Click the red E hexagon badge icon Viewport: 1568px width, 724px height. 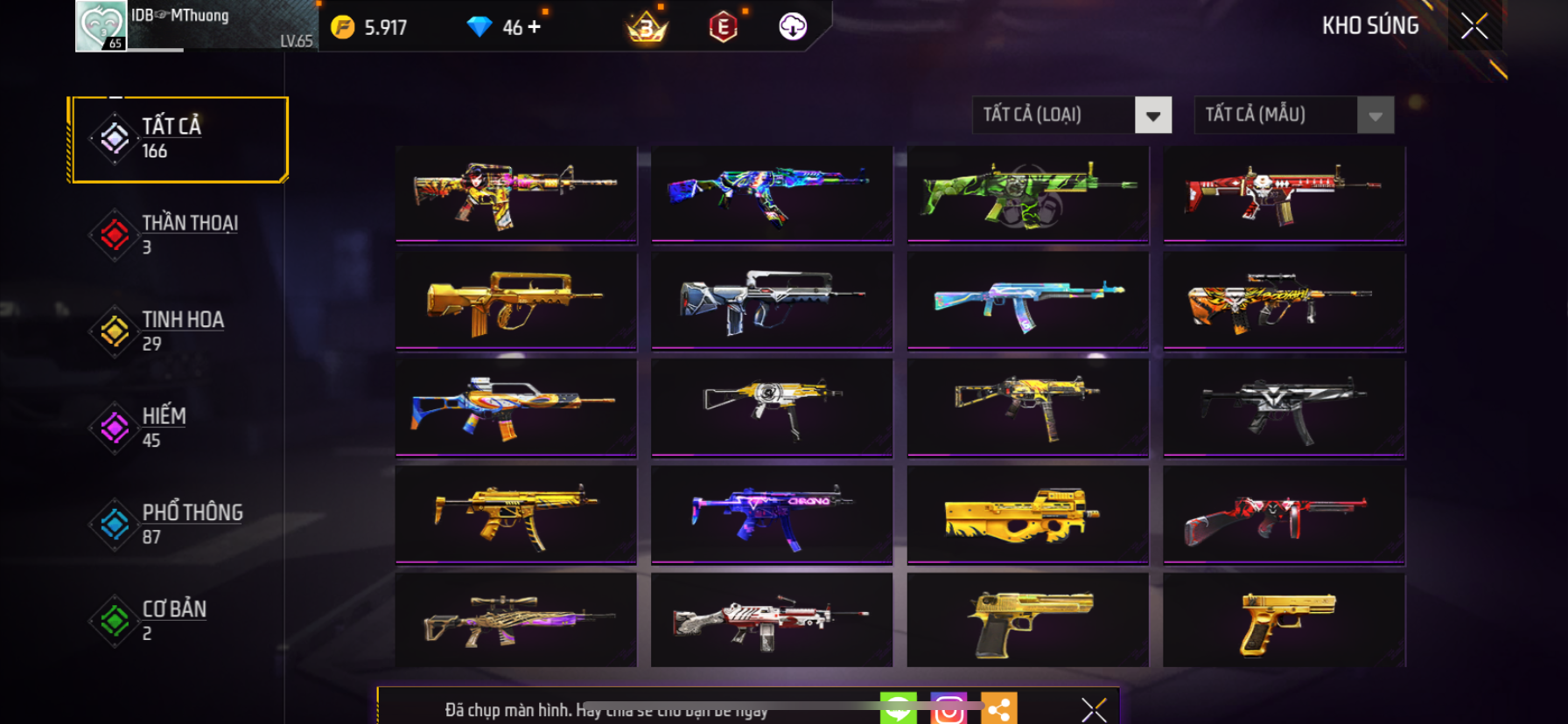coord(723,28)
